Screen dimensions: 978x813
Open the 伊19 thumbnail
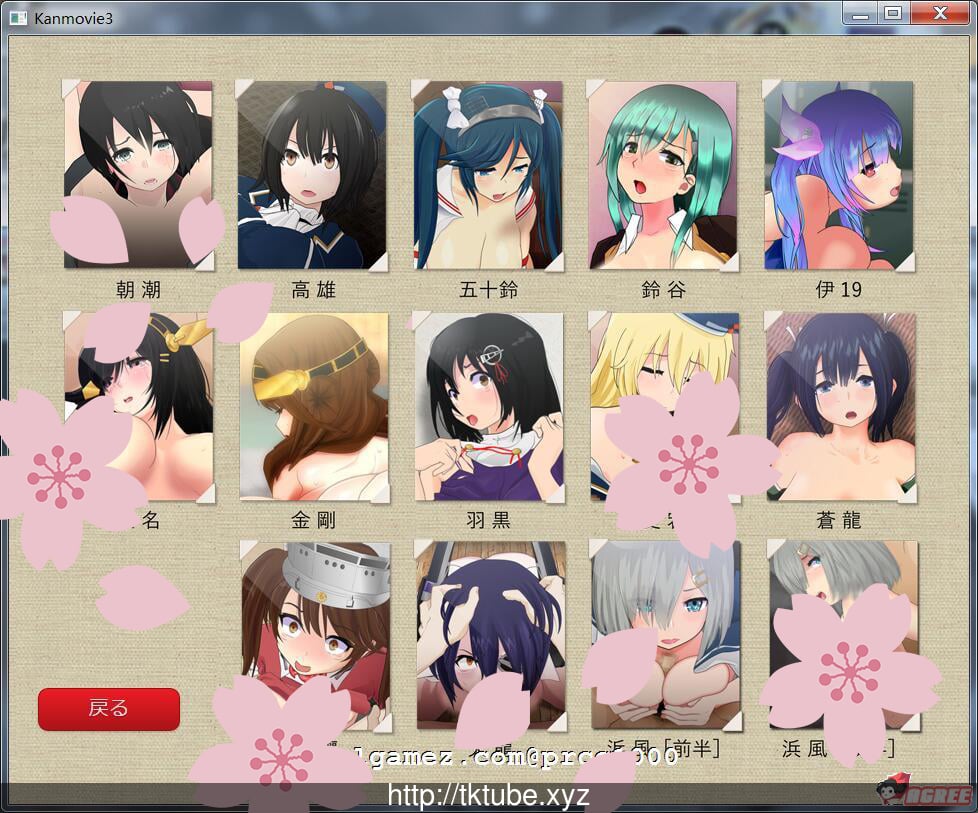pyautogui.click(x=838, y=175)
